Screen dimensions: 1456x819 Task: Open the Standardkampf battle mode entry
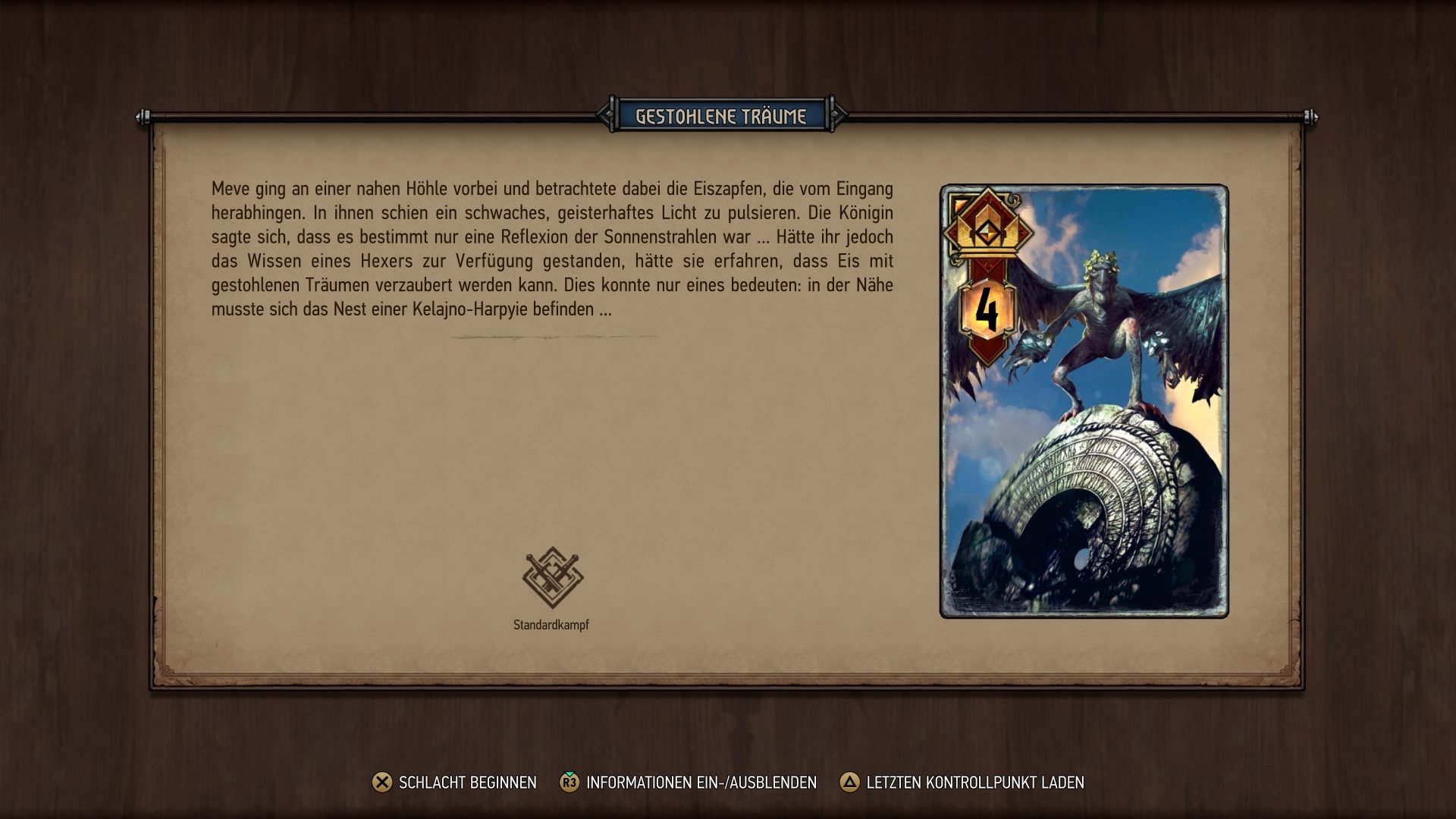point(552,591)
